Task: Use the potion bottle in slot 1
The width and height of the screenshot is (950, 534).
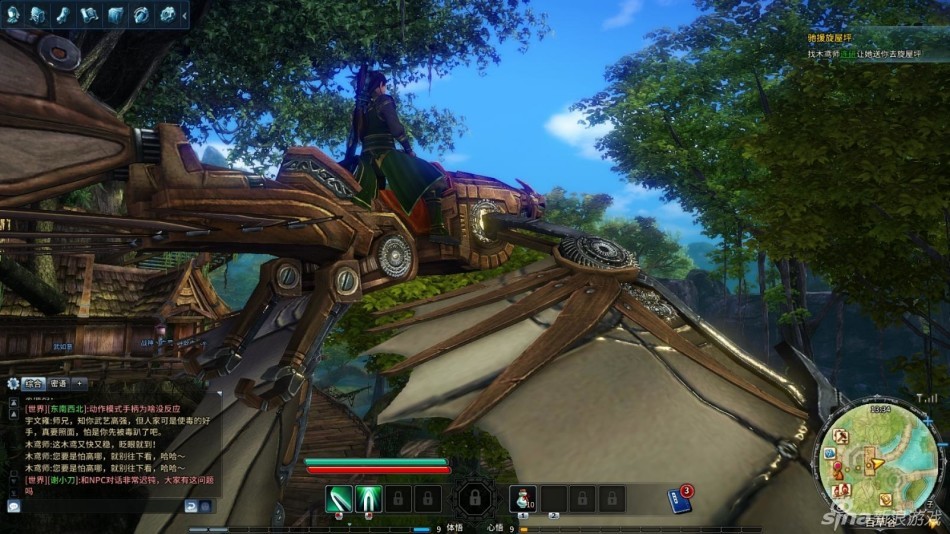Action: click(524, 497)
